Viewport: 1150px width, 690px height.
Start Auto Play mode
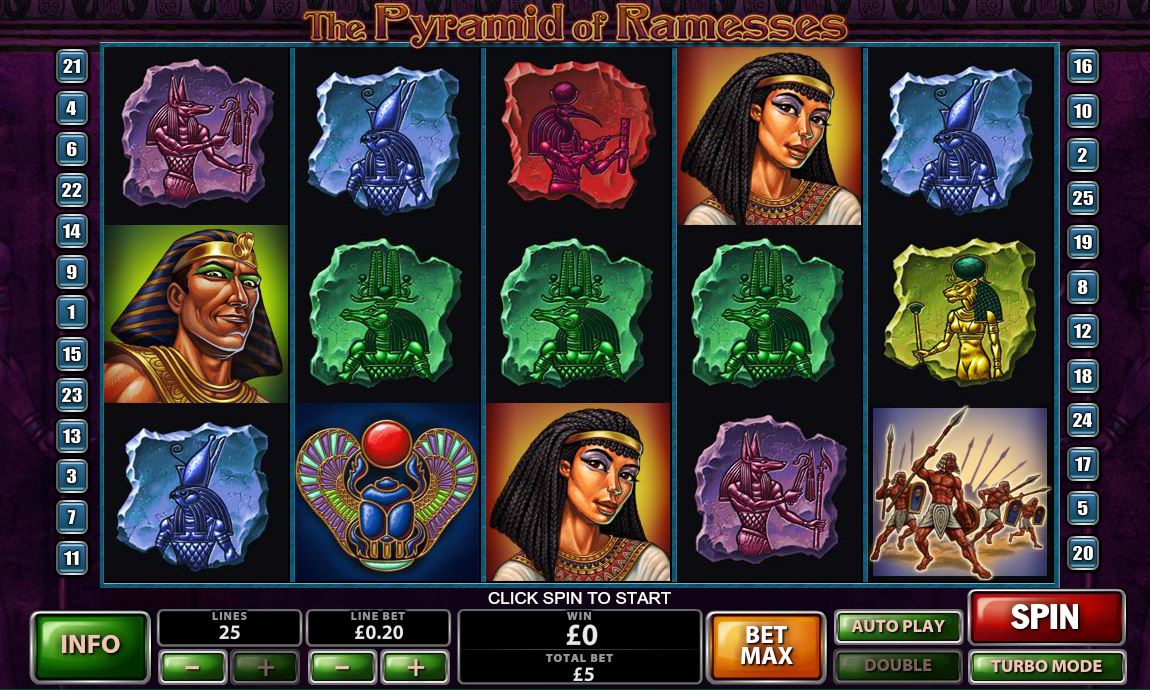(897, 627)
